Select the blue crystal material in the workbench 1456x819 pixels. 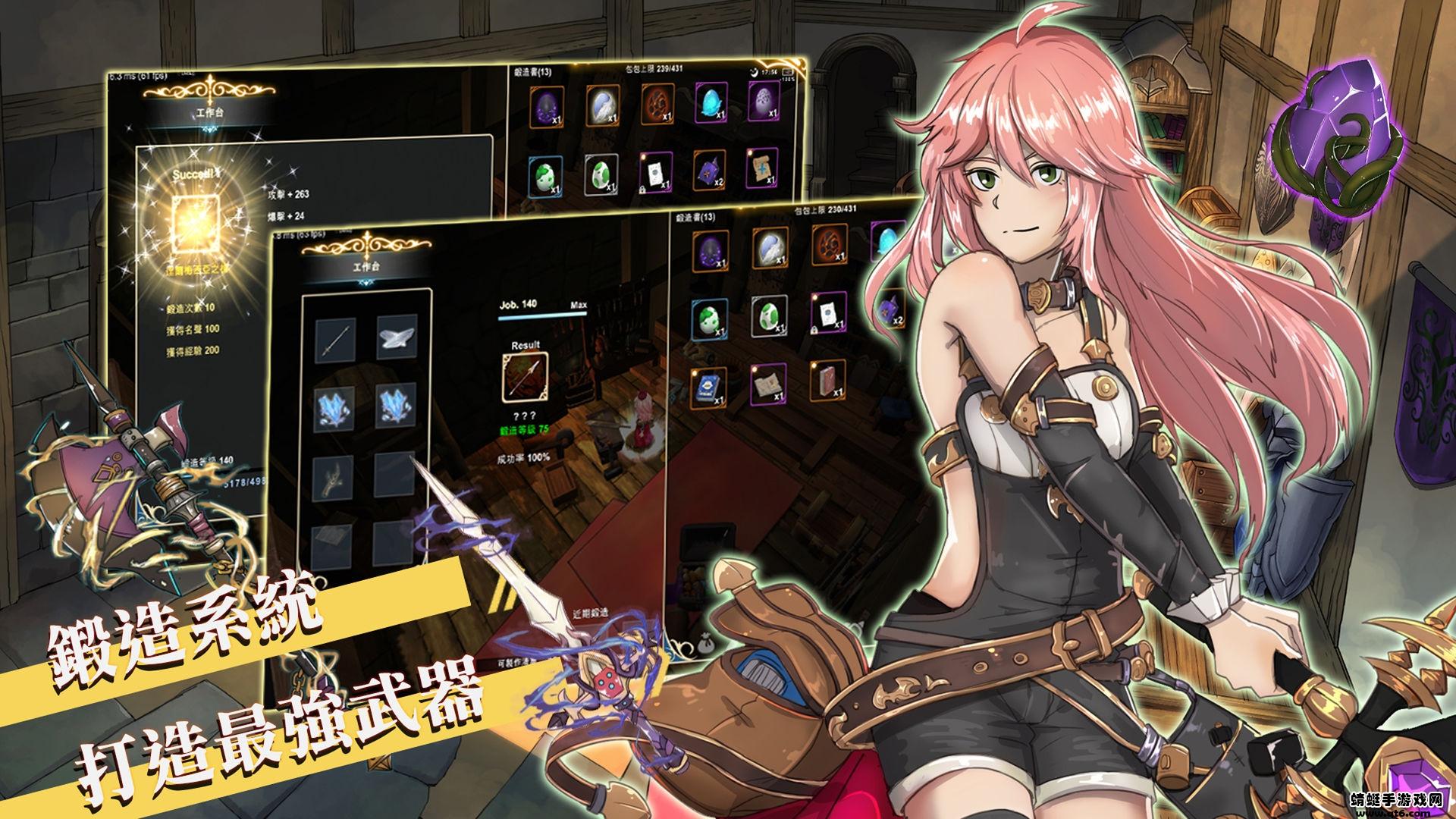tap(334, 409)
